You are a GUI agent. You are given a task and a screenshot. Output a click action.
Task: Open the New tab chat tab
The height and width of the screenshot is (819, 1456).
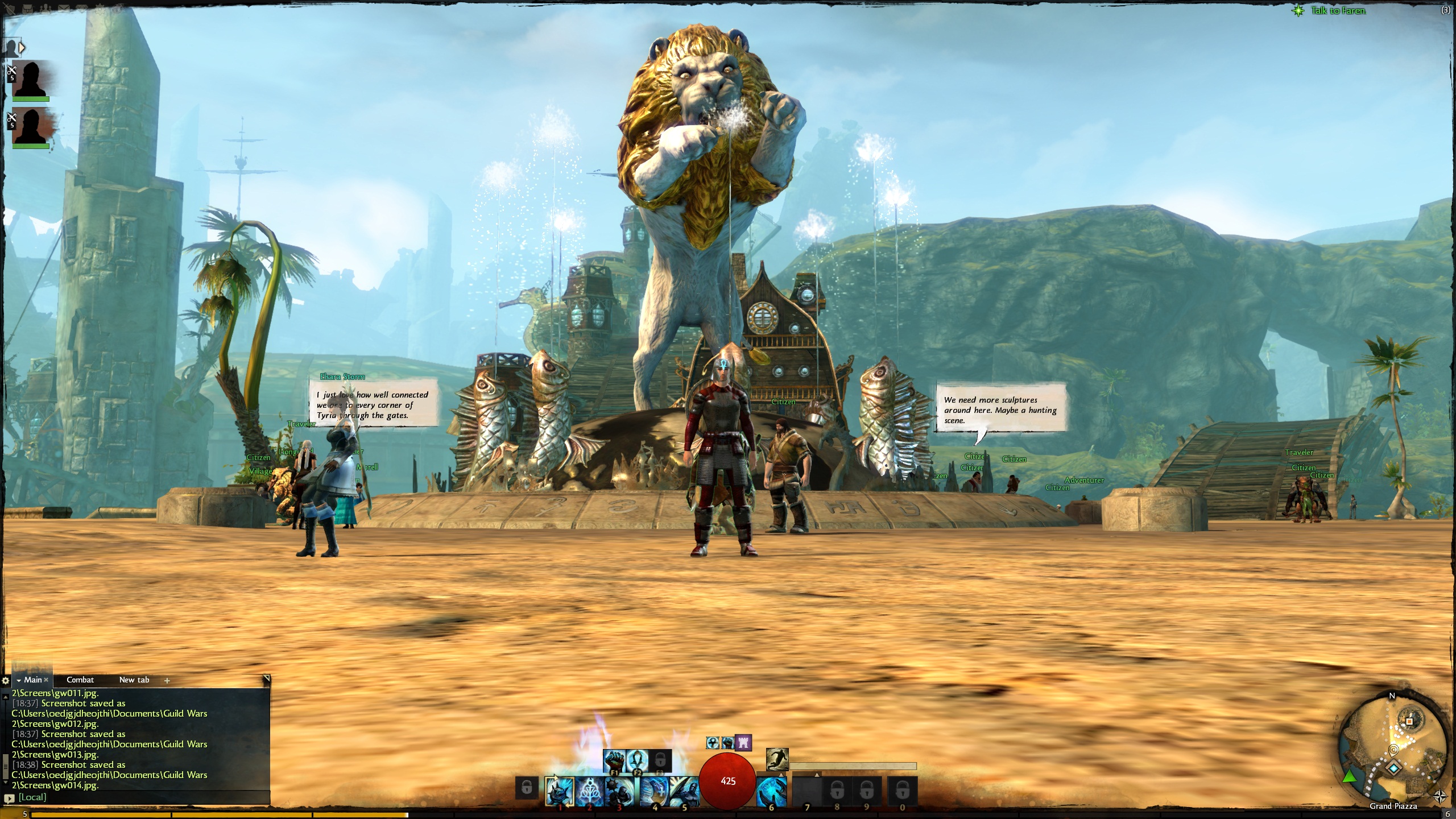tap(134, 680)
